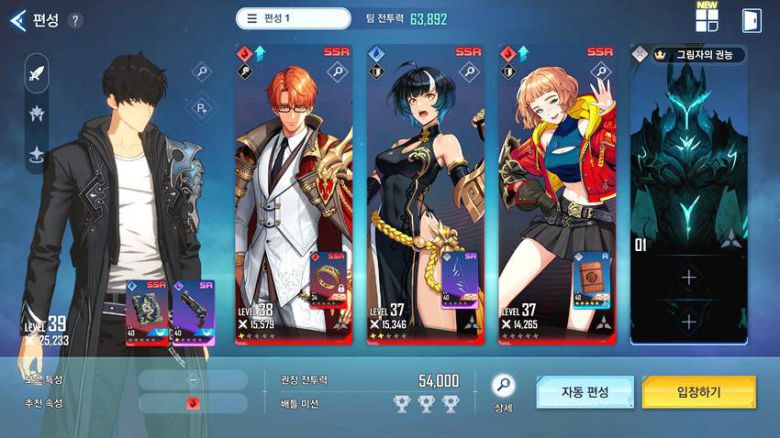Click the 자동 편성 auto-formation button

click(585, 392)
